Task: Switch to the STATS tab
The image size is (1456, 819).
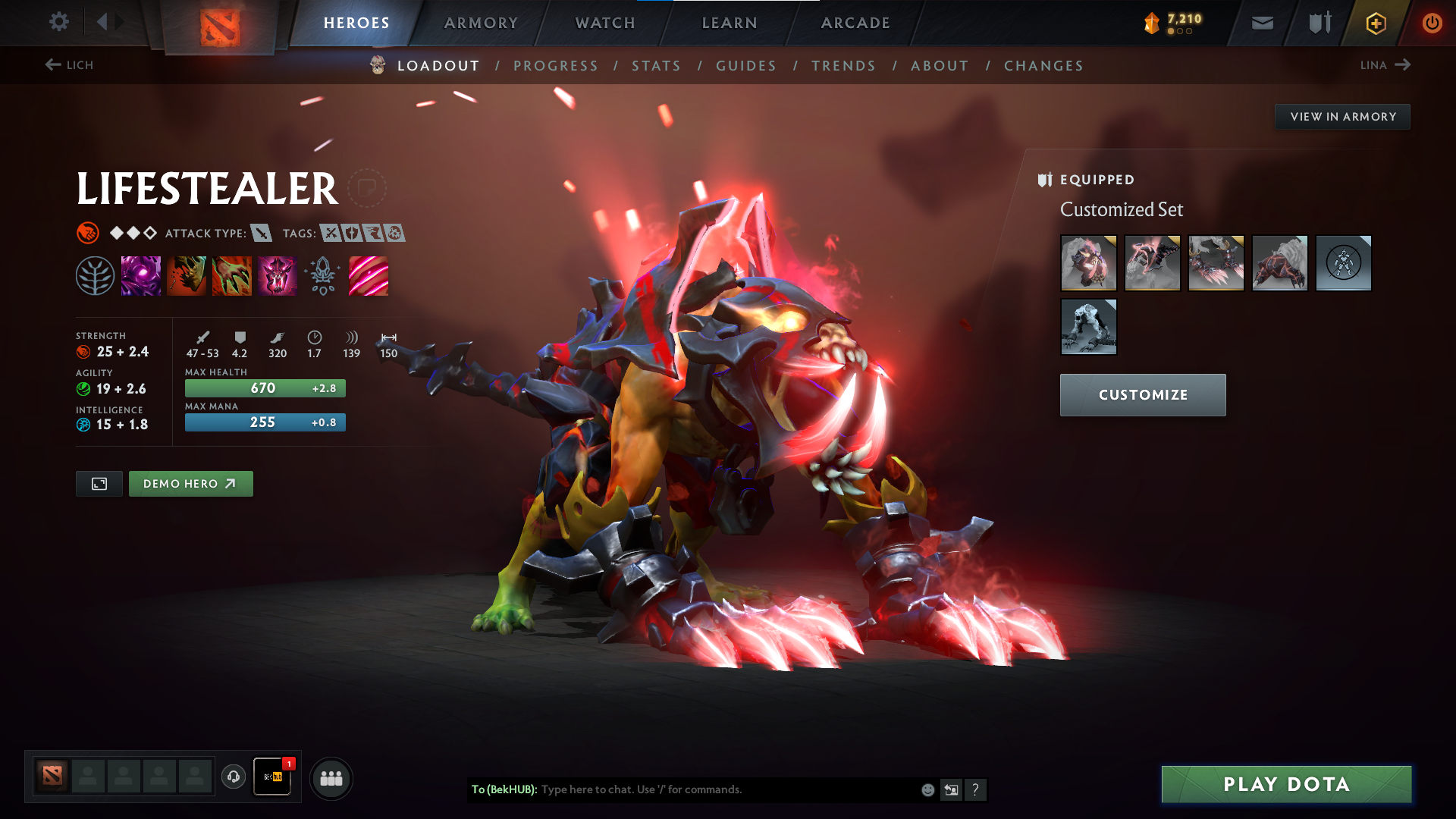Action: coord(657,66)
